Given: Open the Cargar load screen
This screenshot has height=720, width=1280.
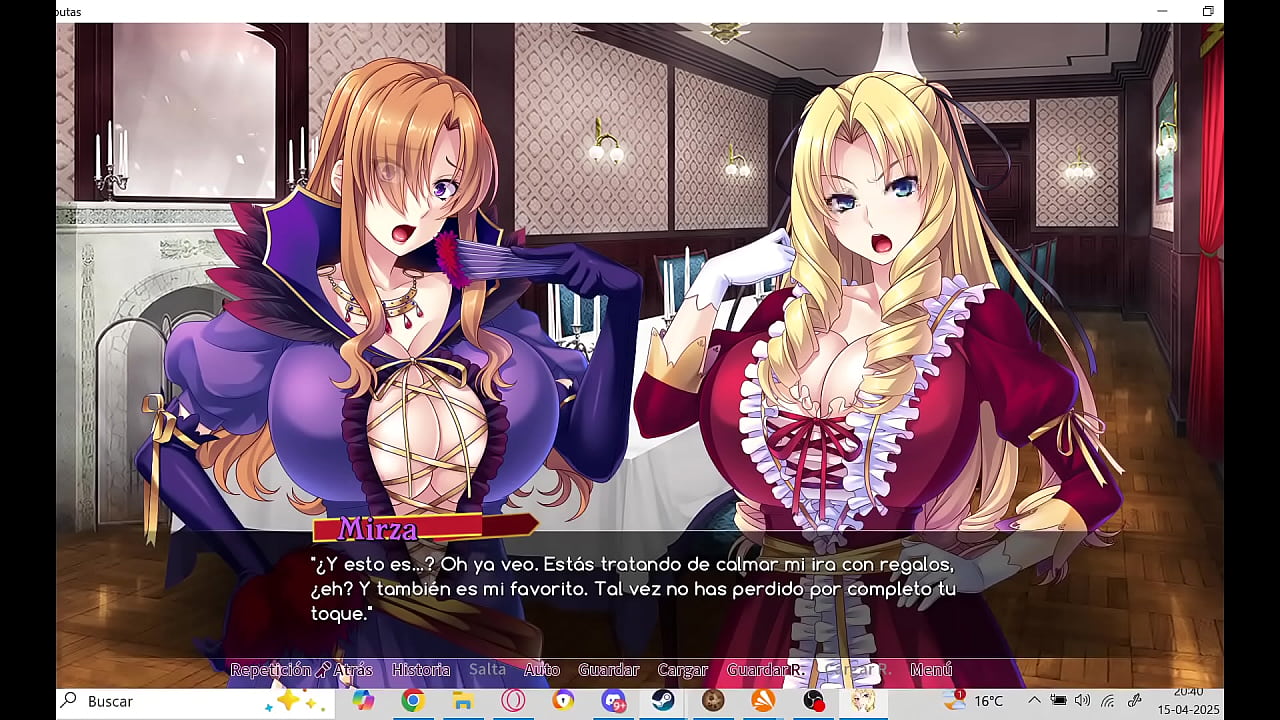Looking at the screenshot, I should (x=682, y=670).
